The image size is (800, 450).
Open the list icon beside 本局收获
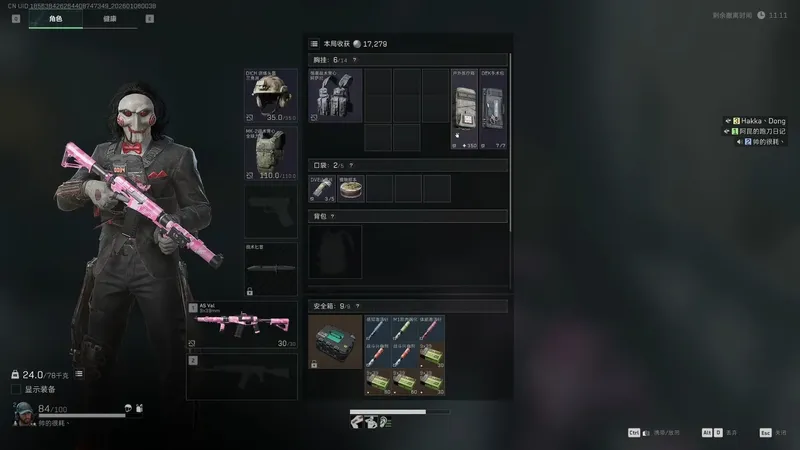314,44
